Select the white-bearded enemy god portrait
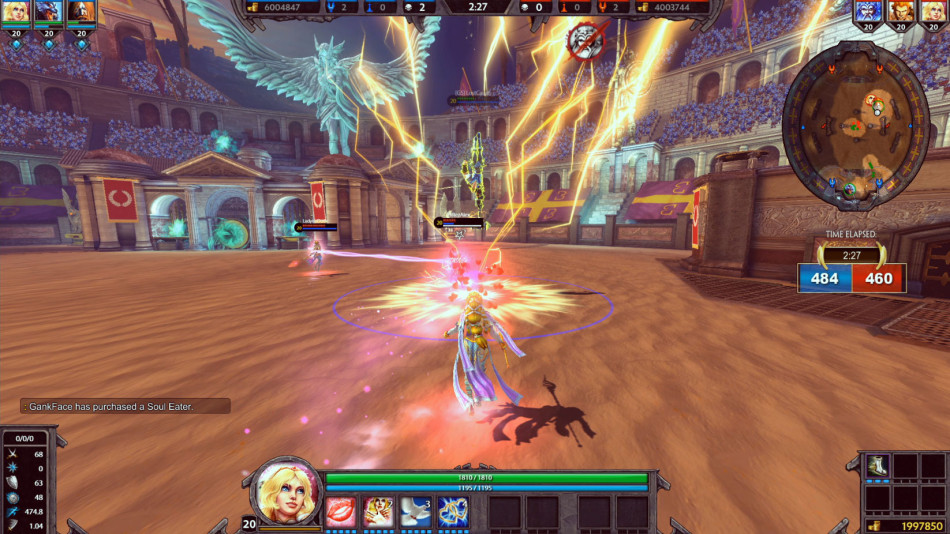The image size is (950, 534). coord(869,12)
